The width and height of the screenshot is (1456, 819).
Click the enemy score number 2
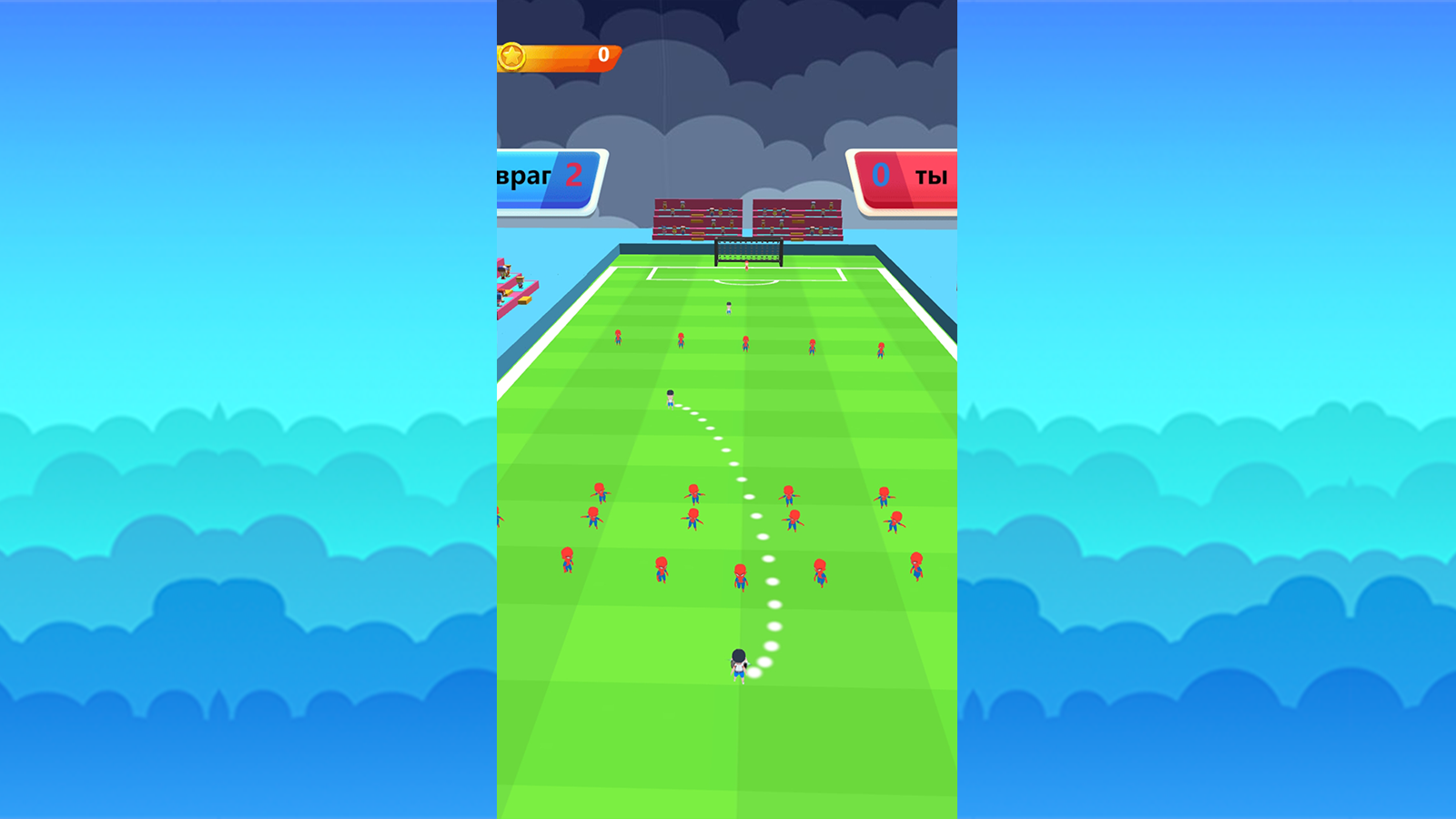[x=572, y=176]
